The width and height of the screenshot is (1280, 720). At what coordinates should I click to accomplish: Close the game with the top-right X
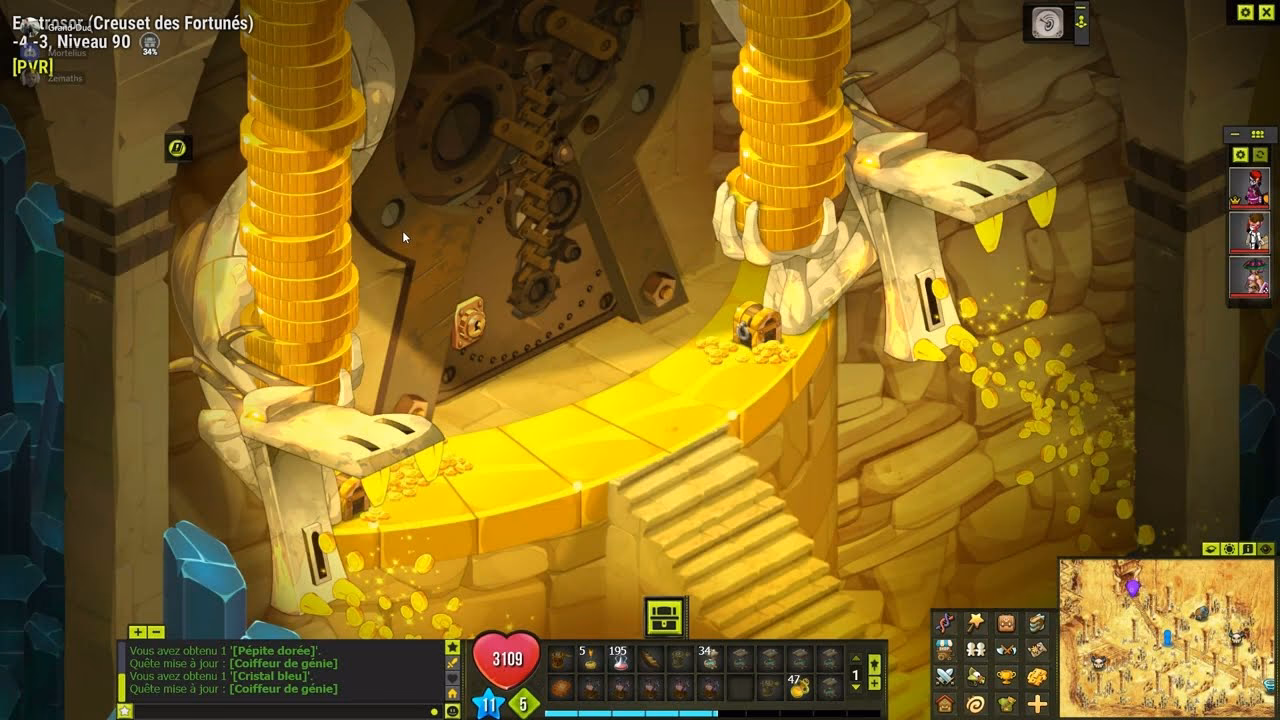coord(1267,12)
